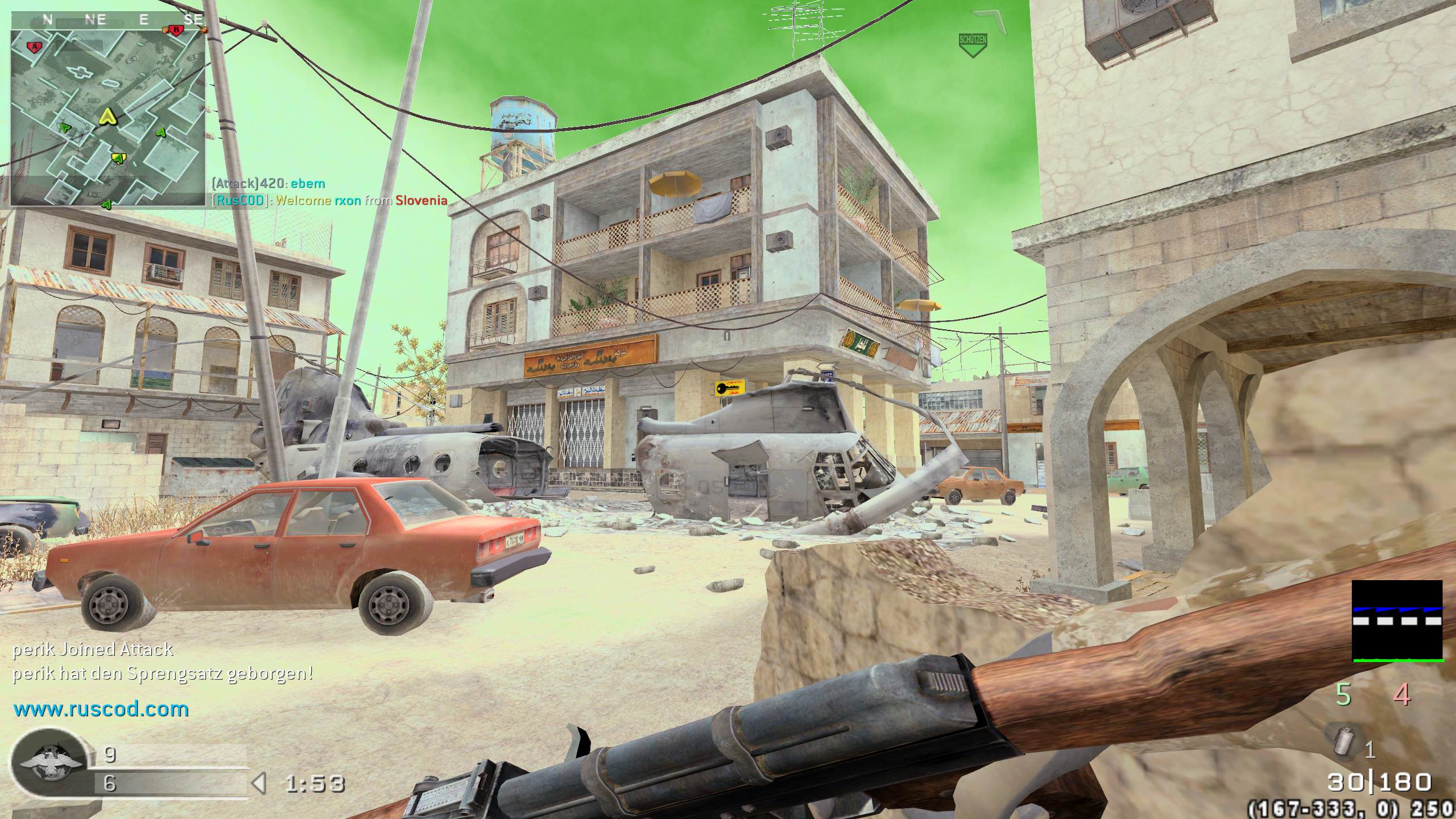Click the RusCOD welcome chat message
1456x819 pixels.
(x=329, y=200)
